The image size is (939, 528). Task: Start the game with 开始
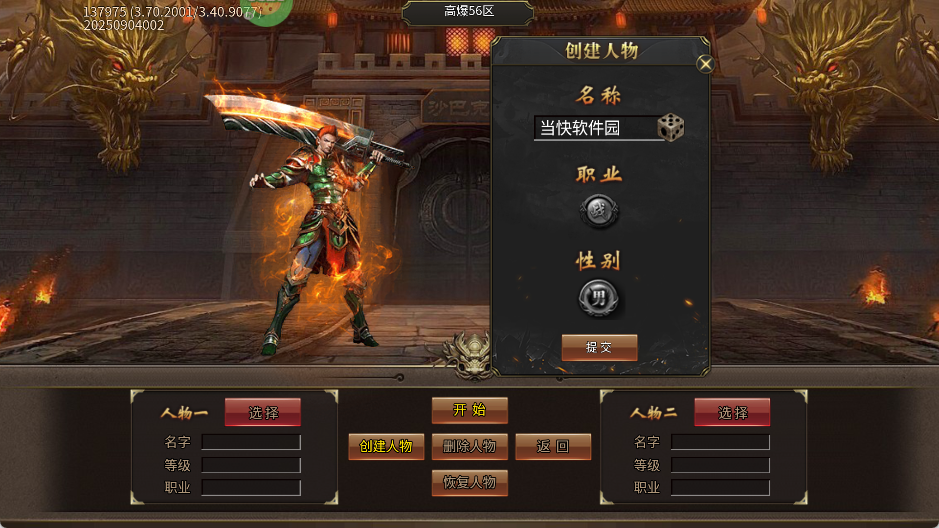point(469,410)
